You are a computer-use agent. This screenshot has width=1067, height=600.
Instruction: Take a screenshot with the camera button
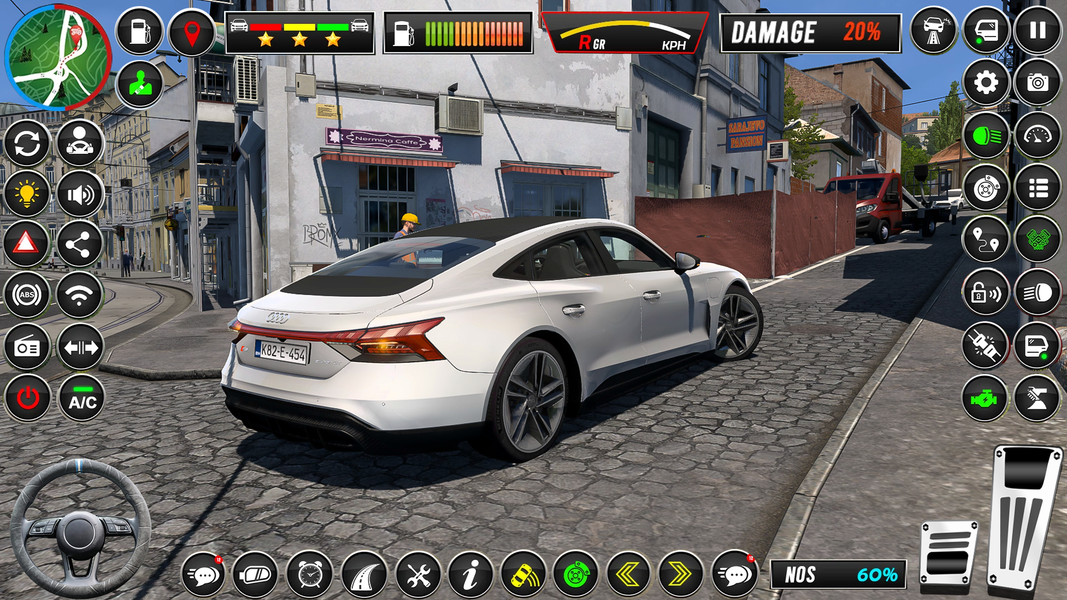(1037, 82)
